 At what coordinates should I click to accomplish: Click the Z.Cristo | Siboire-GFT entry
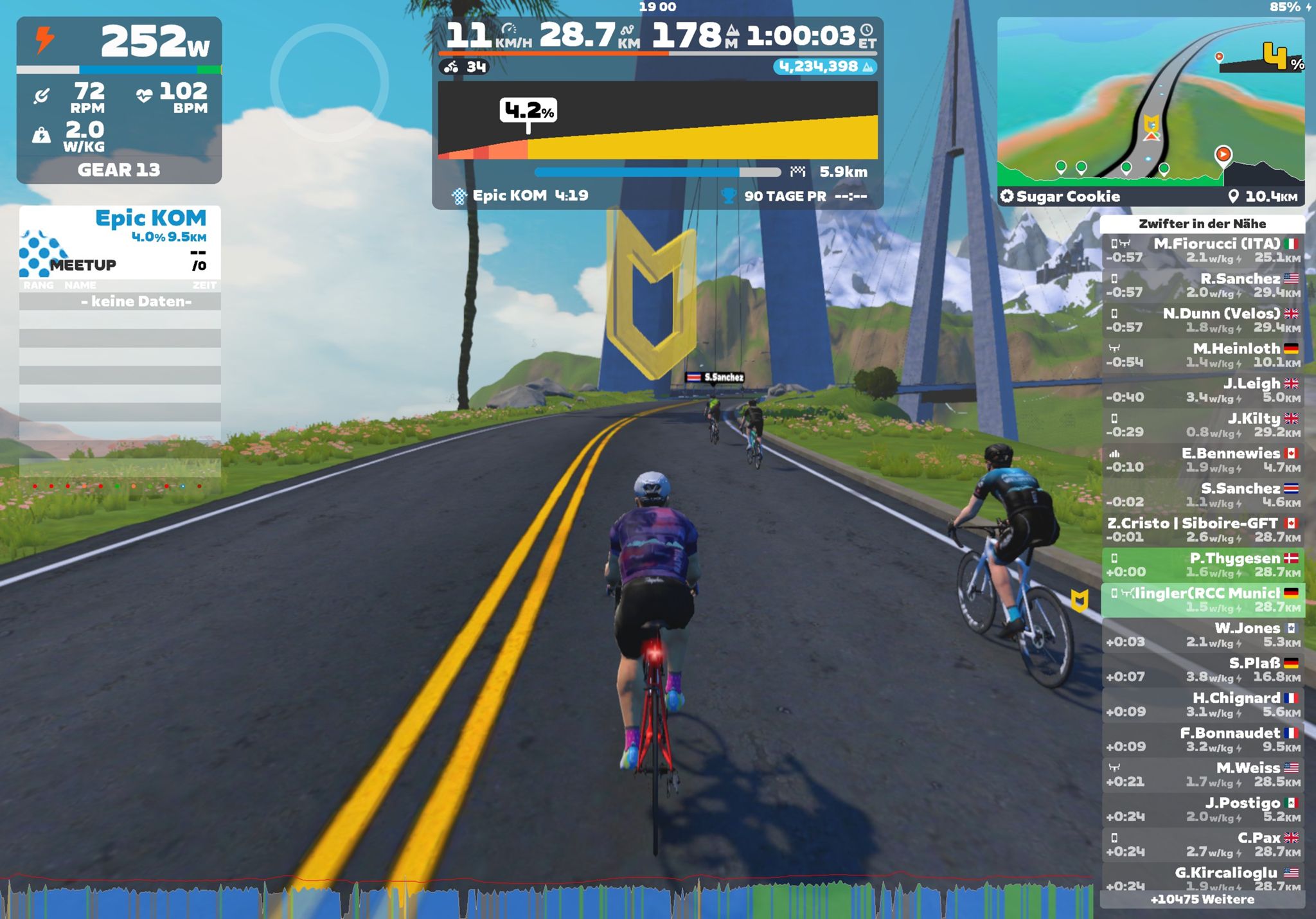[x=1202, y=530]
